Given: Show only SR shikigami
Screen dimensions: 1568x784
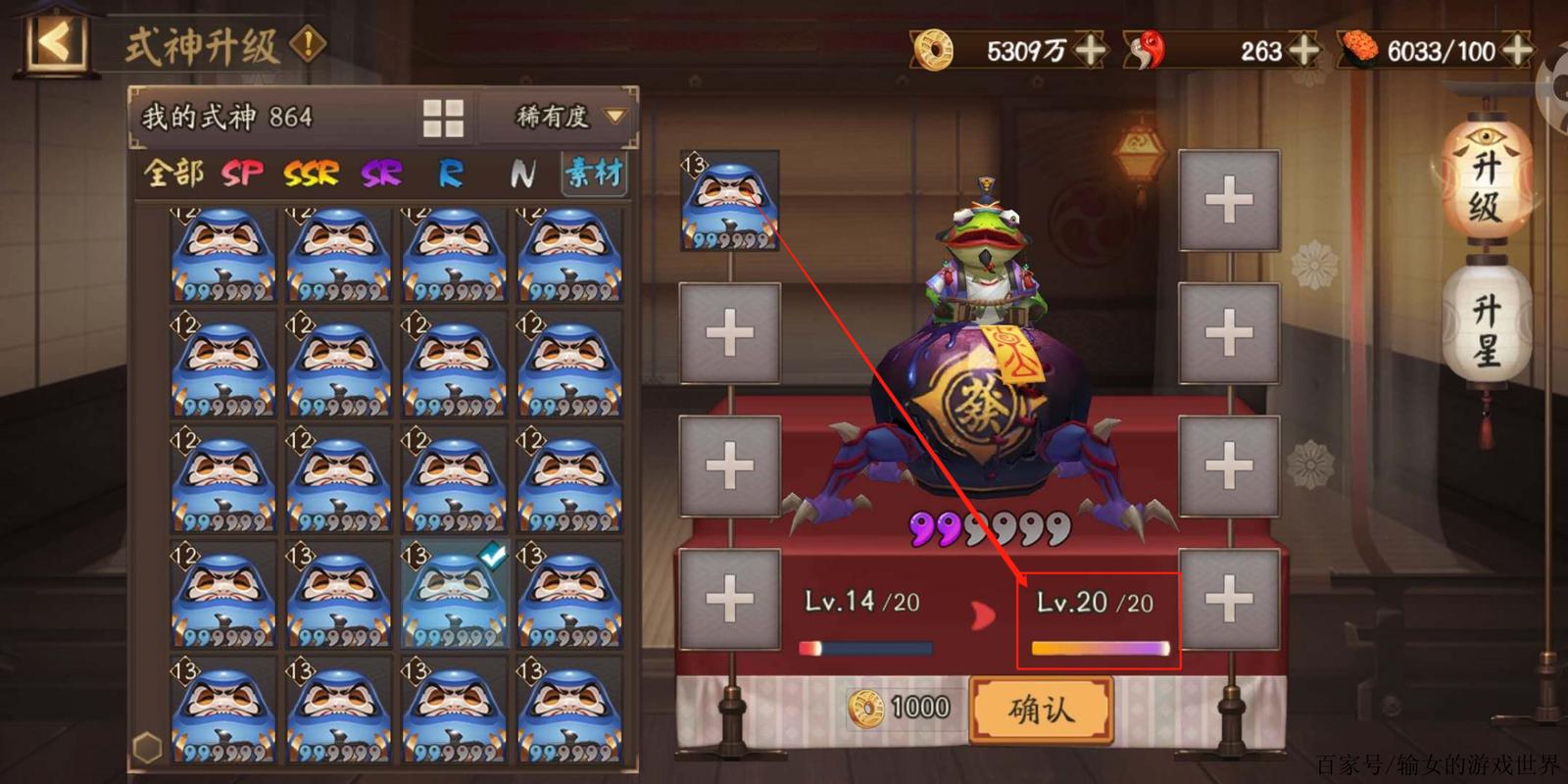Looking at the screenshot, I should pyautogui.click(x=381, y=174).
